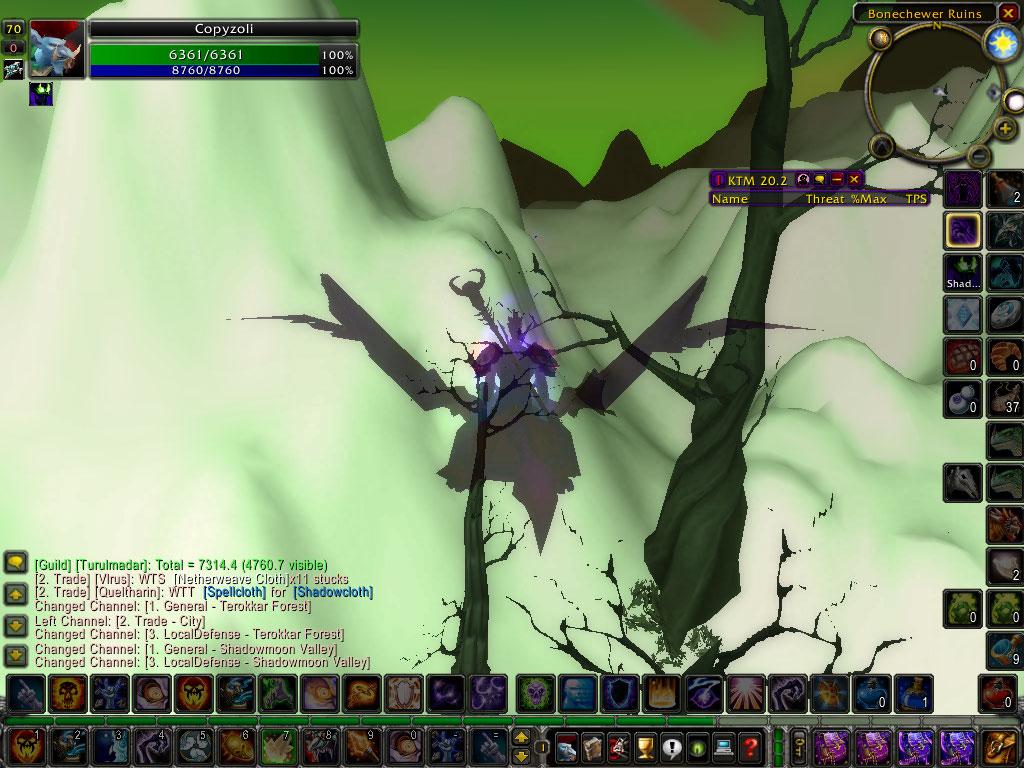Click the KTM speech bubble announce button
Viewport: 1024px width, 768px height.
(820, 180)
